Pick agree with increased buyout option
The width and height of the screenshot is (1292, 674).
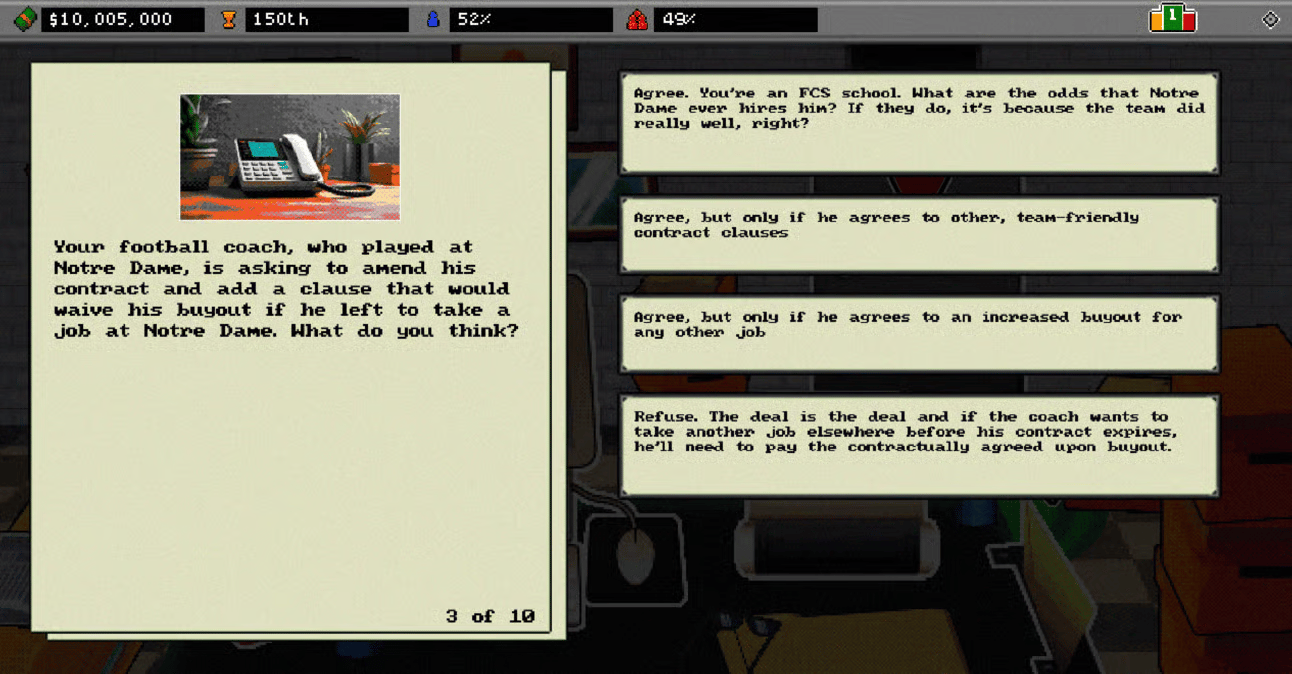pos(919,333)
